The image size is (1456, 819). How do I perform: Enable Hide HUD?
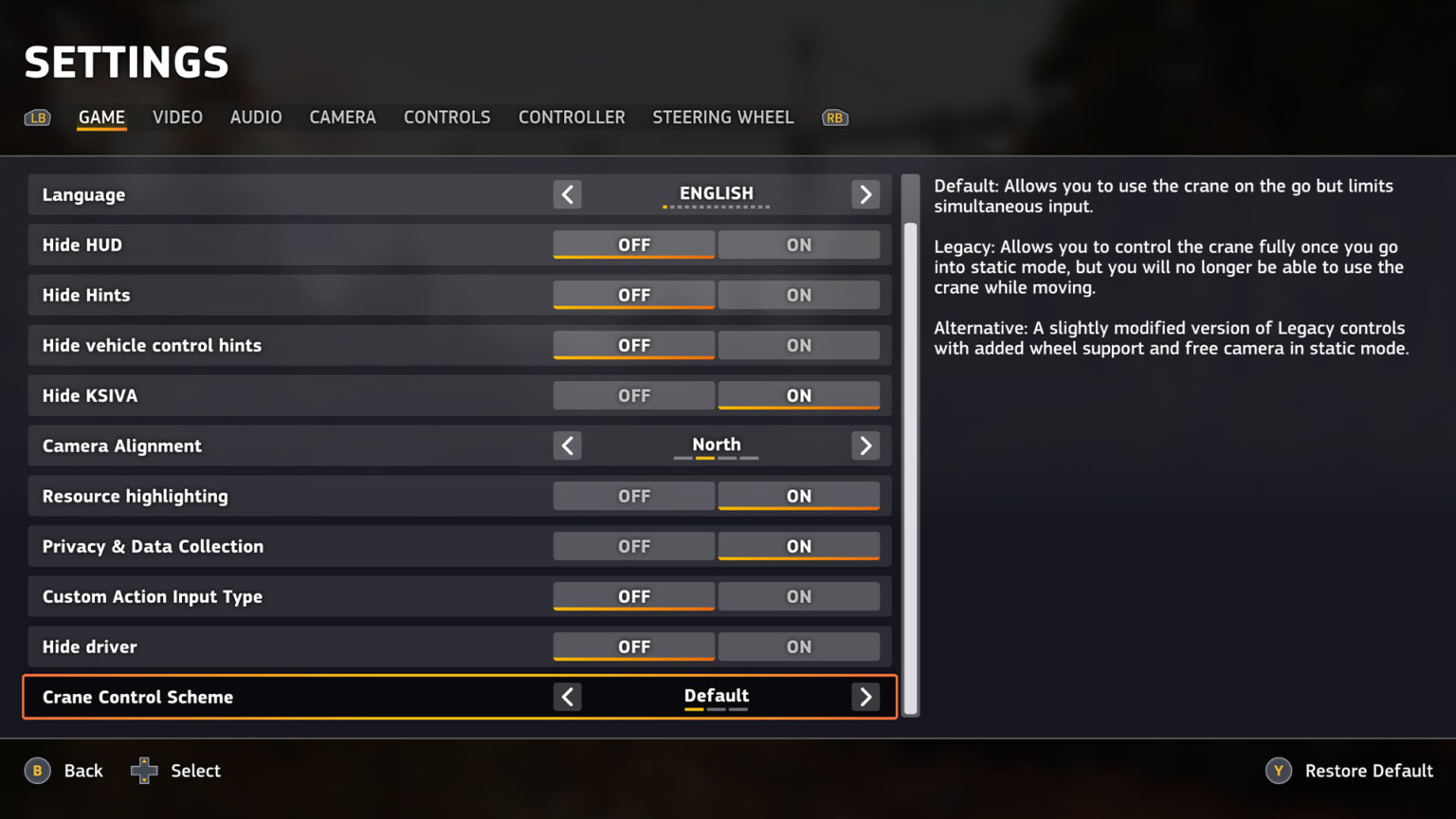click(798, 245)
